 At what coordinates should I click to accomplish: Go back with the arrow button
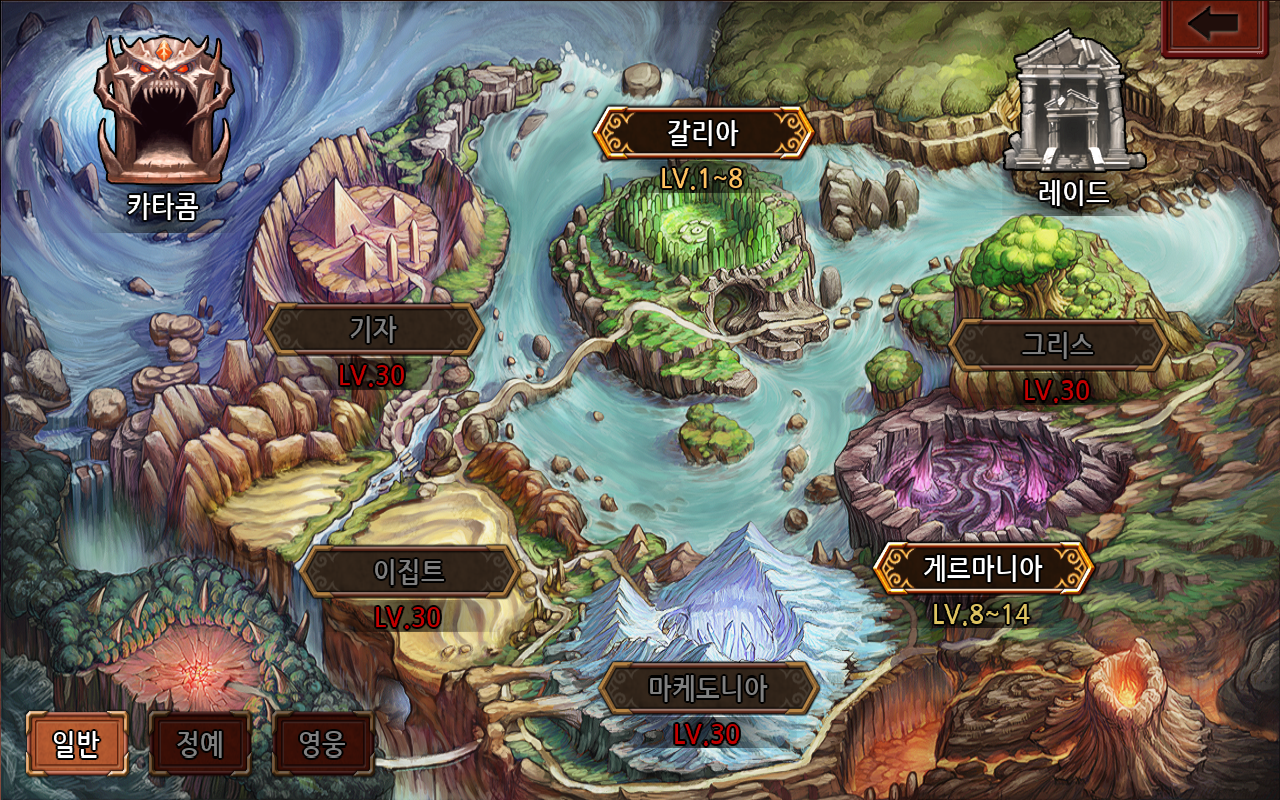(1214, 25)
